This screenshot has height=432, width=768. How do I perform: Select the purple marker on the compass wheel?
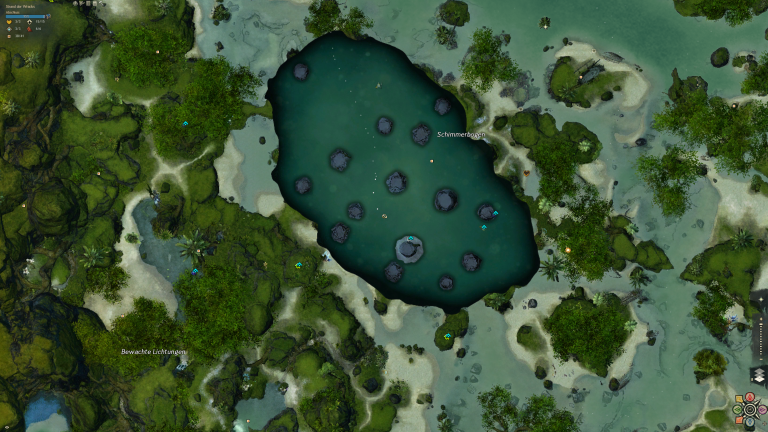[762, 410]
